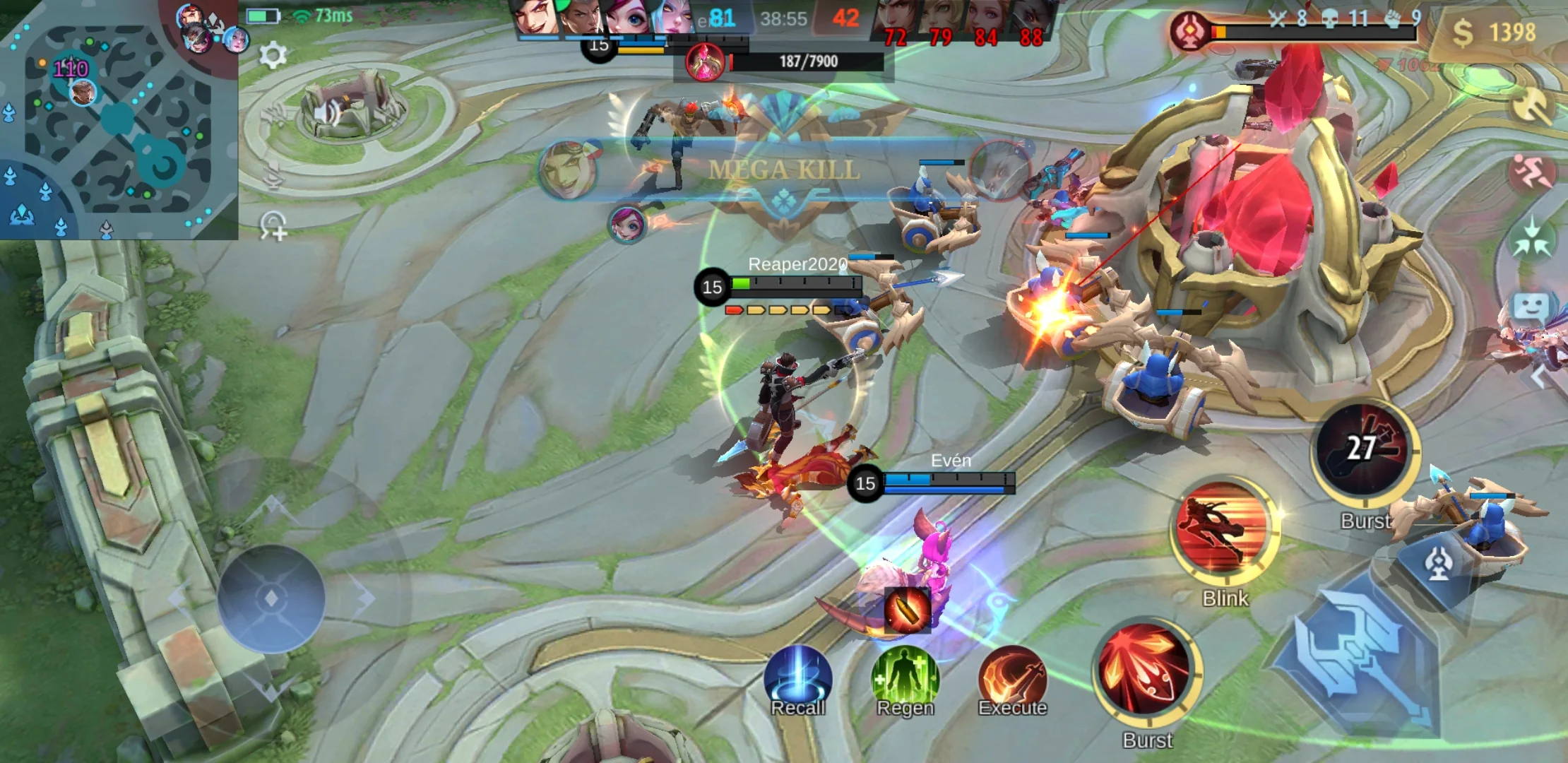This screenshot has width=1568, height=763.
Task: Send the retreat signal with running-figure icon
Action: click(1531, 172)
